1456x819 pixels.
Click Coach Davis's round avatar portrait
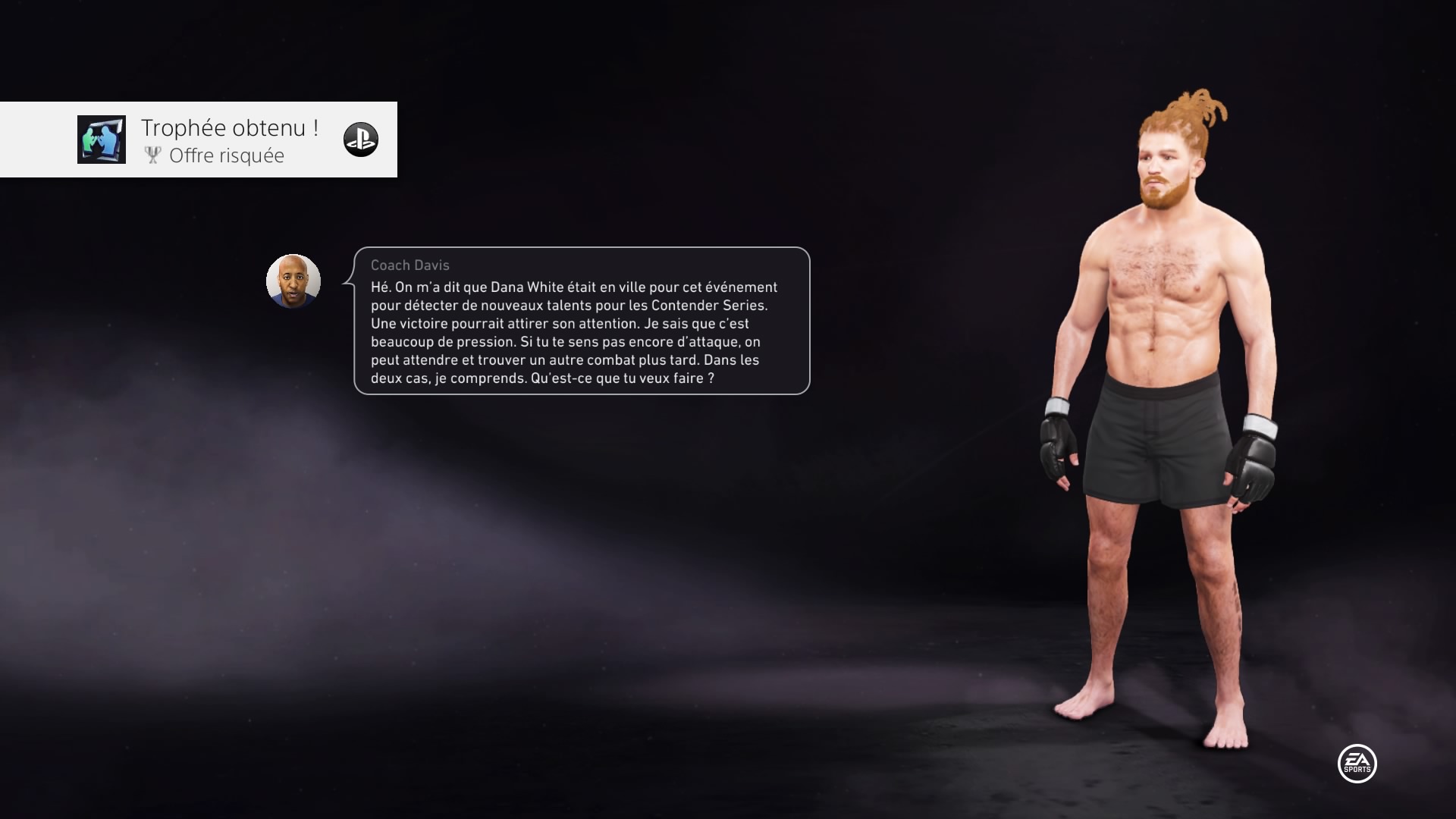coord(293,281)
